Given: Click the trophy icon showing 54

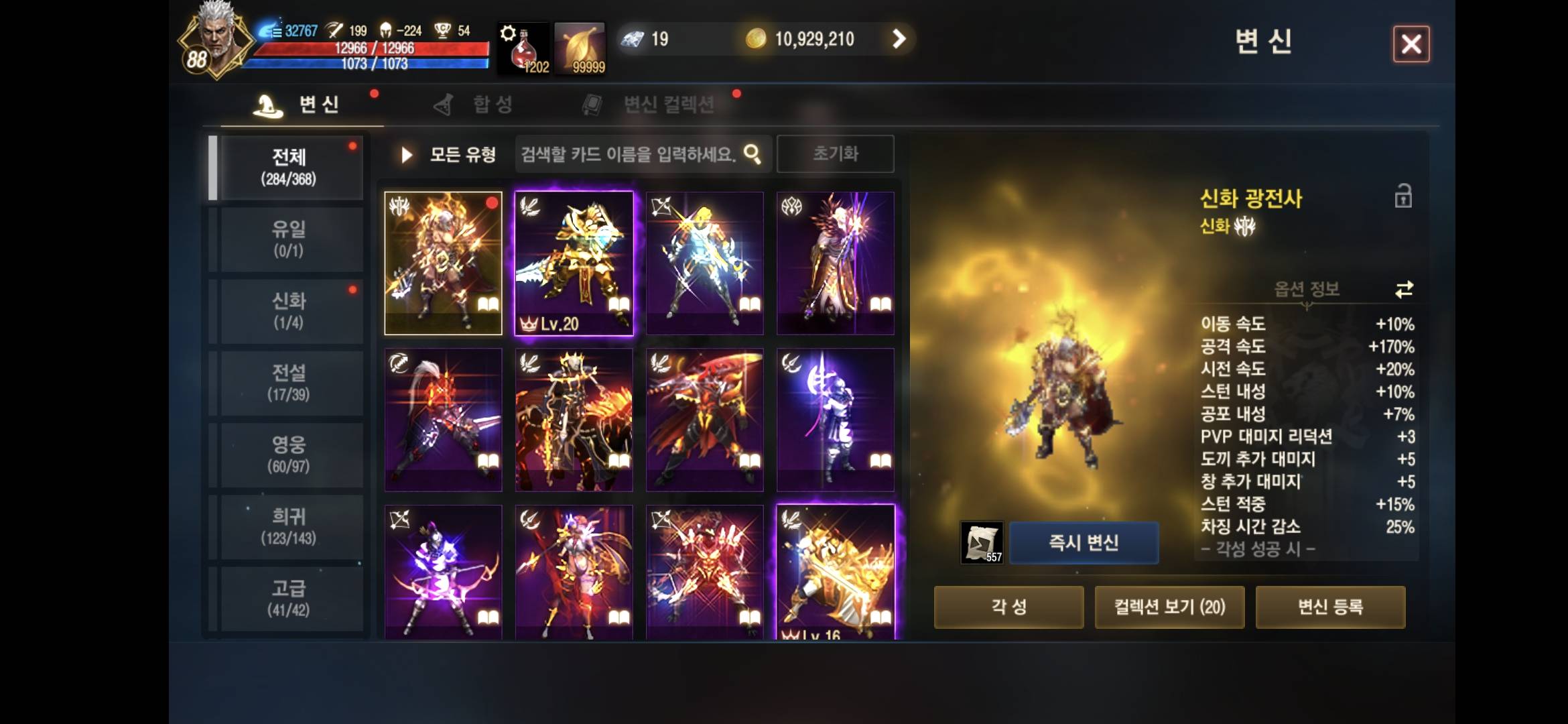Looking at the screenshot, I should click(442, 30).
